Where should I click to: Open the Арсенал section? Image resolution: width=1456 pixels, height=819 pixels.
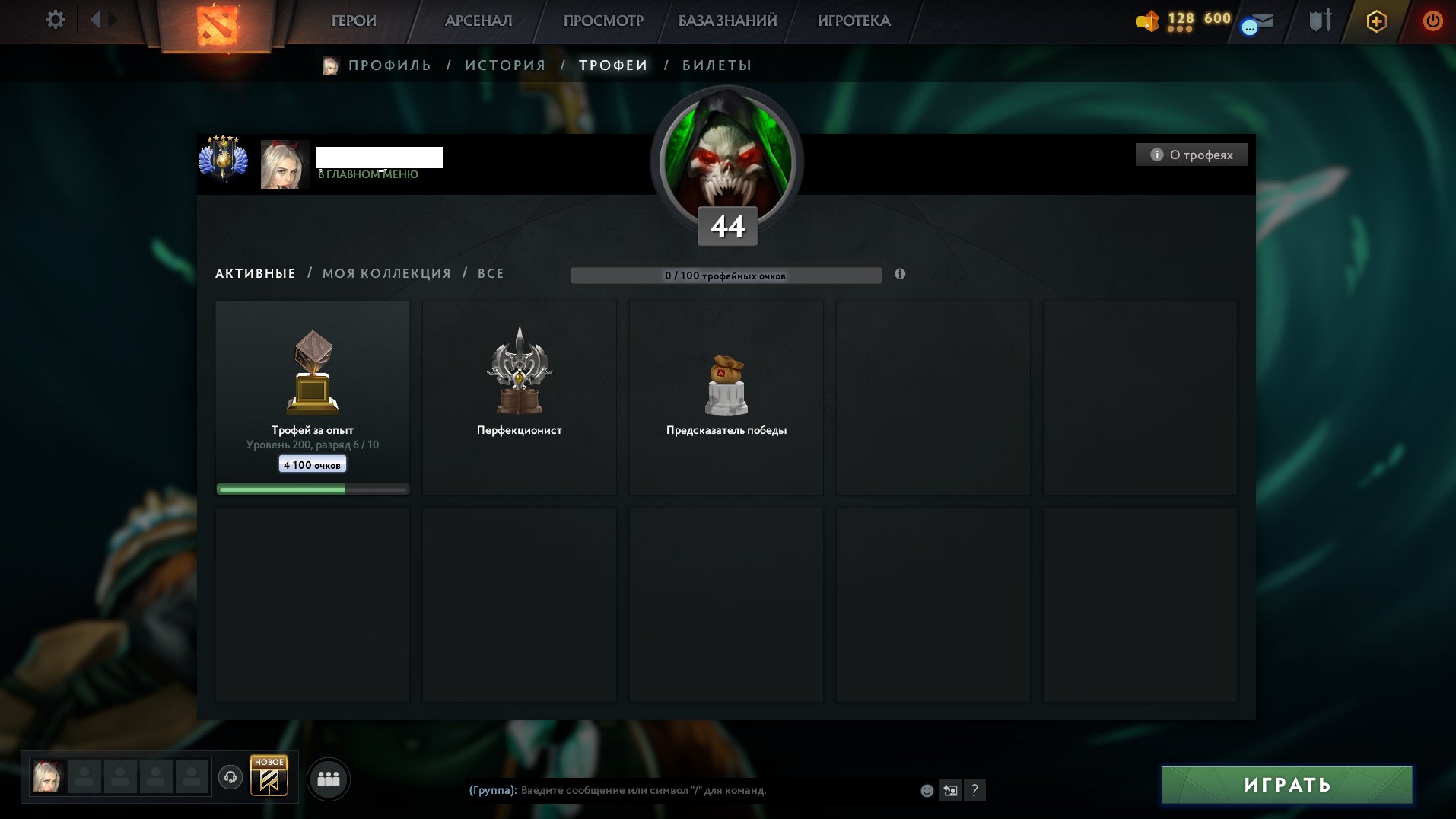[x=478, y=21]
